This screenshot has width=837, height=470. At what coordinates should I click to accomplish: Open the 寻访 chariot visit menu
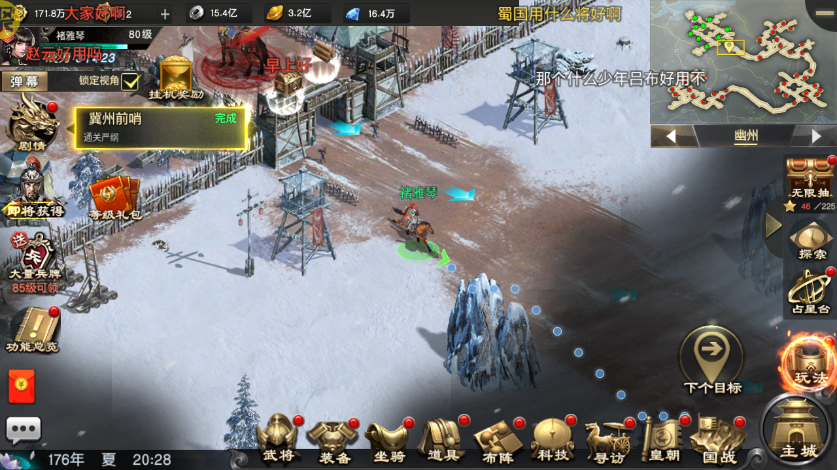[x=606, y=436]
